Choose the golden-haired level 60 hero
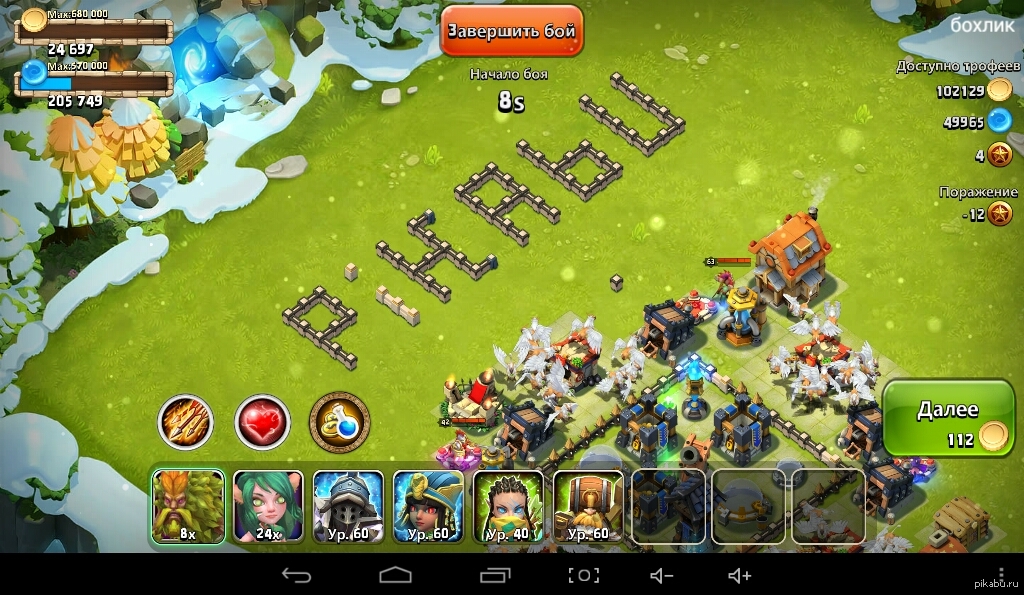Viewport: 1024px width, 595px height. tap(588, 507)
